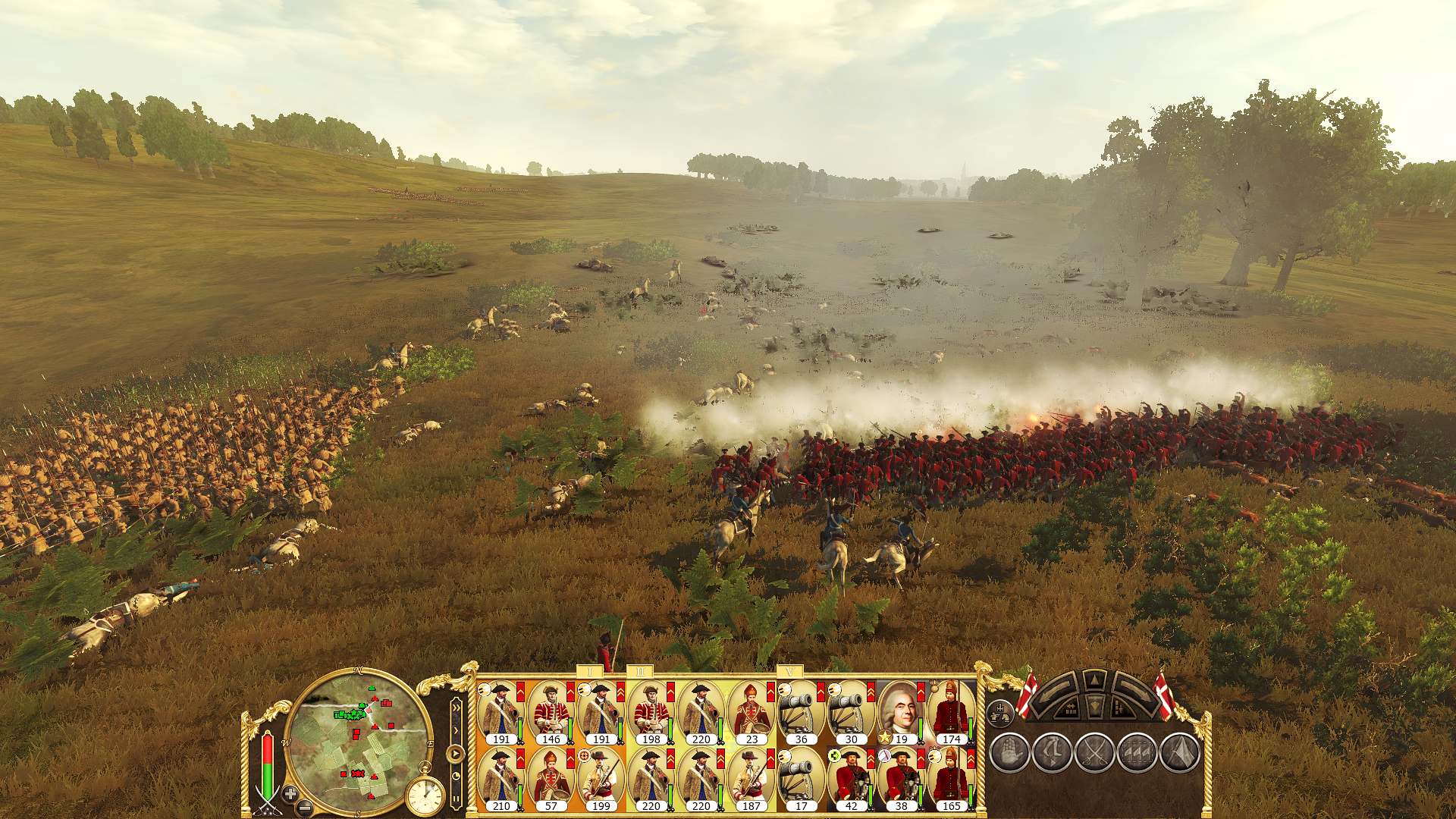This screenshot has height=819, width=1456.
Task: Set game speed to normal play
Action: 455,754
